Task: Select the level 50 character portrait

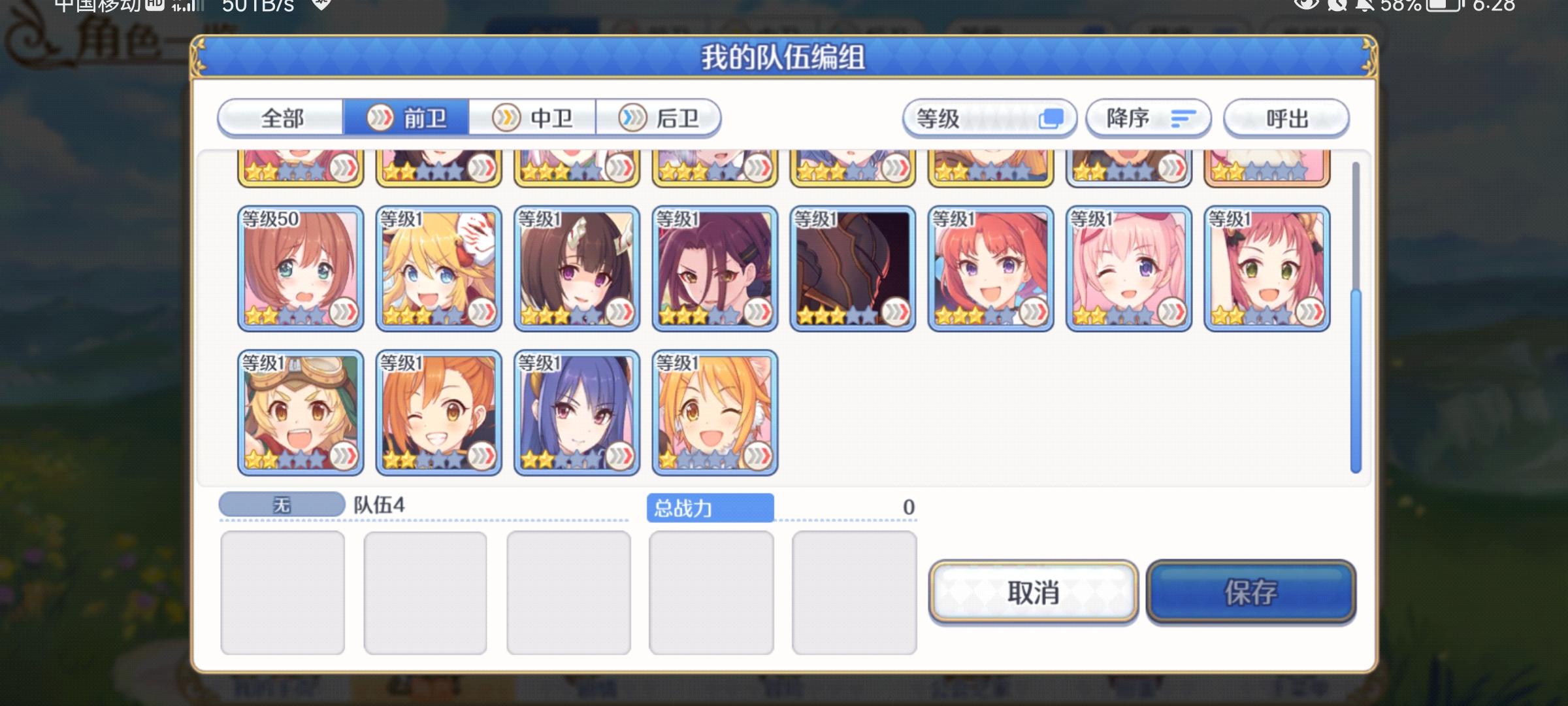Action: pos(301,268)
